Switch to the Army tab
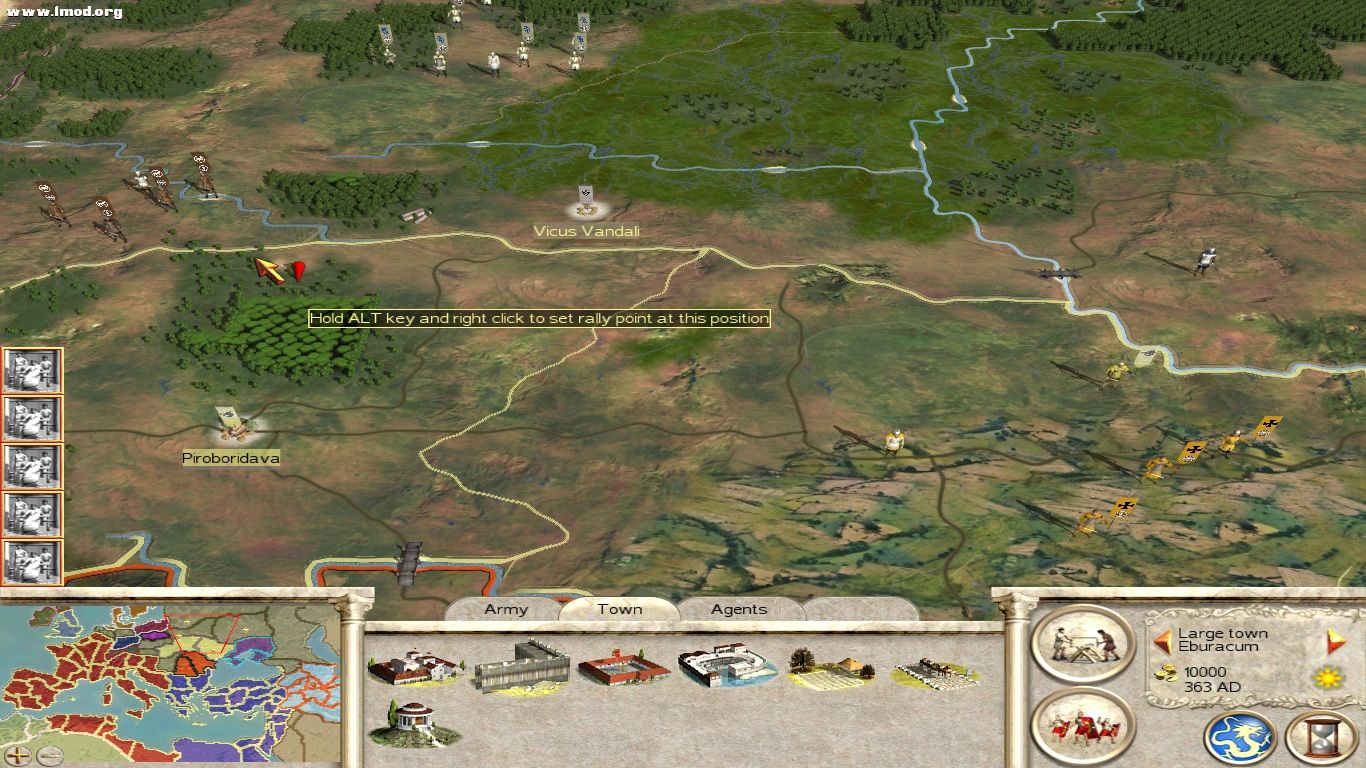 click(505, 609)
